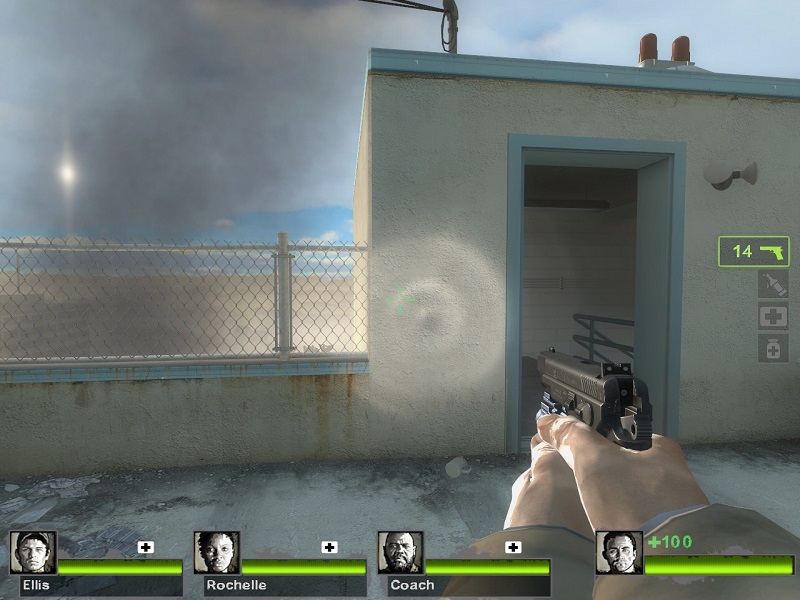Image resolution: width=800 pixels, height=600 pixels.
Task: Choose the molotov throwable slot
Action: [x=773, y=285]
